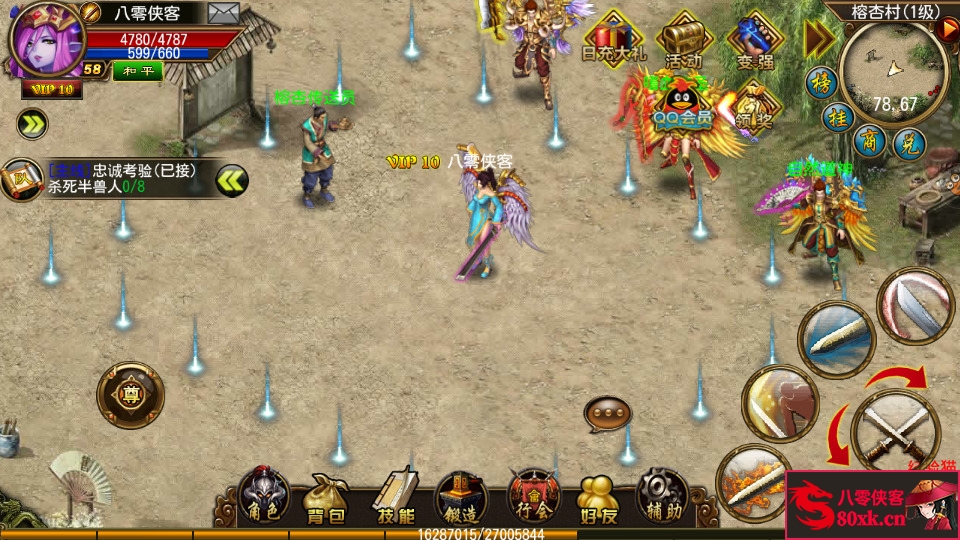Open the 锻造 forging menu
The width and height of the screenshot is (960, 540).
(x=461, y=498)
